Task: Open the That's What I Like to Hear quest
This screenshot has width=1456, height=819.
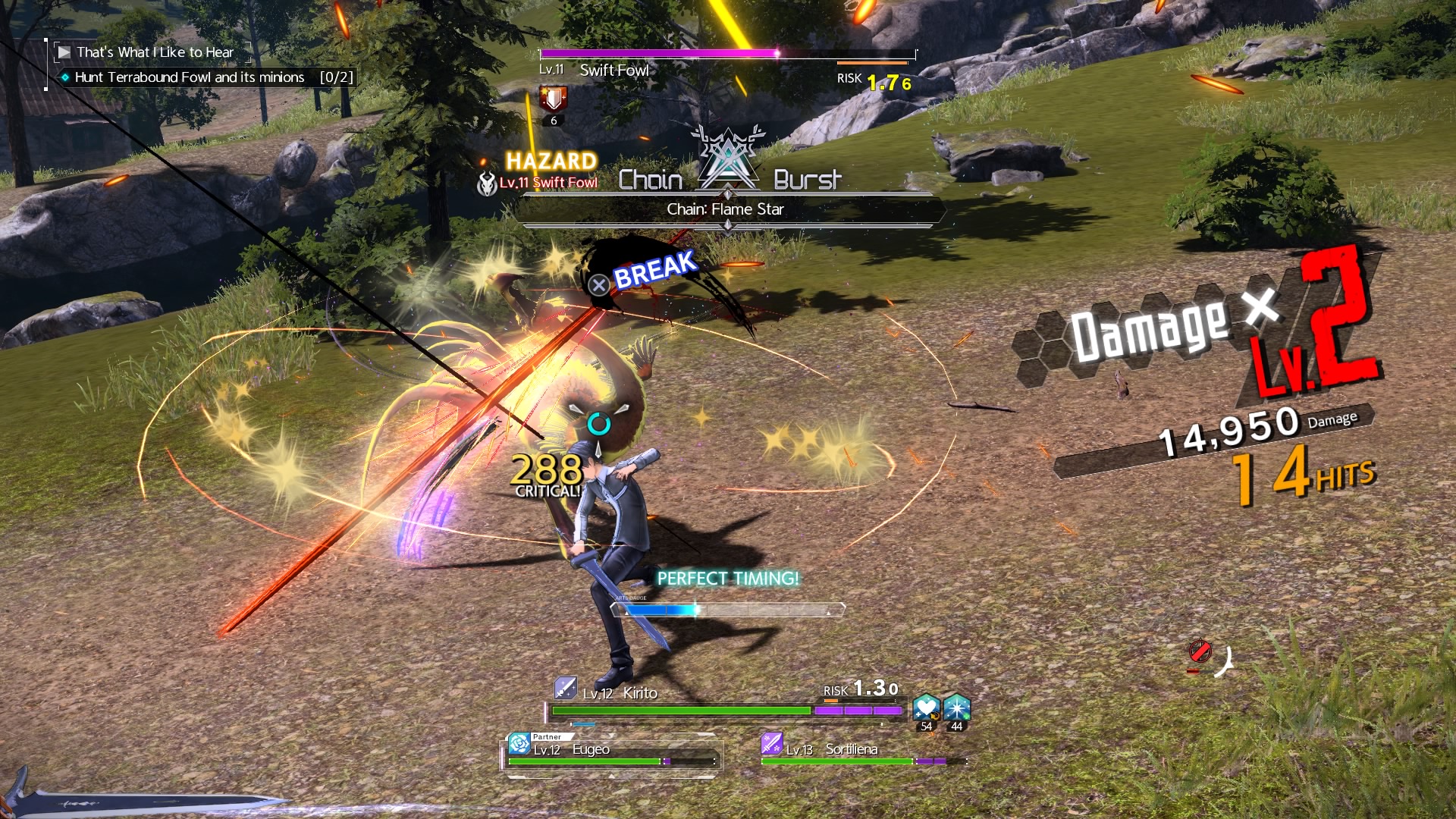Action: click(x=154, y=52)
